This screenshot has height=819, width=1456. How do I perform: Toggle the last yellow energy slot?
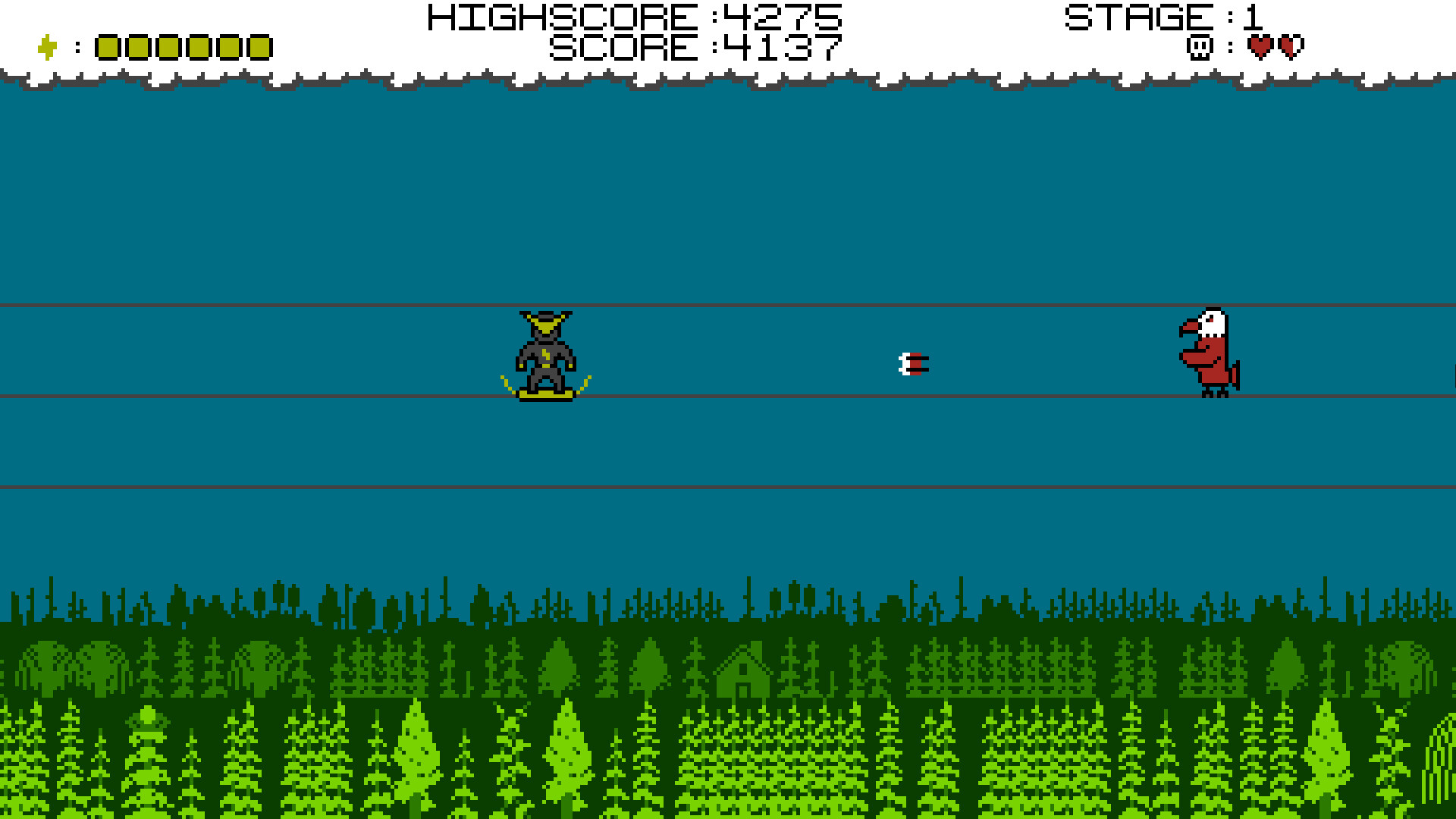pyautogui.click(x=258, y=47)
